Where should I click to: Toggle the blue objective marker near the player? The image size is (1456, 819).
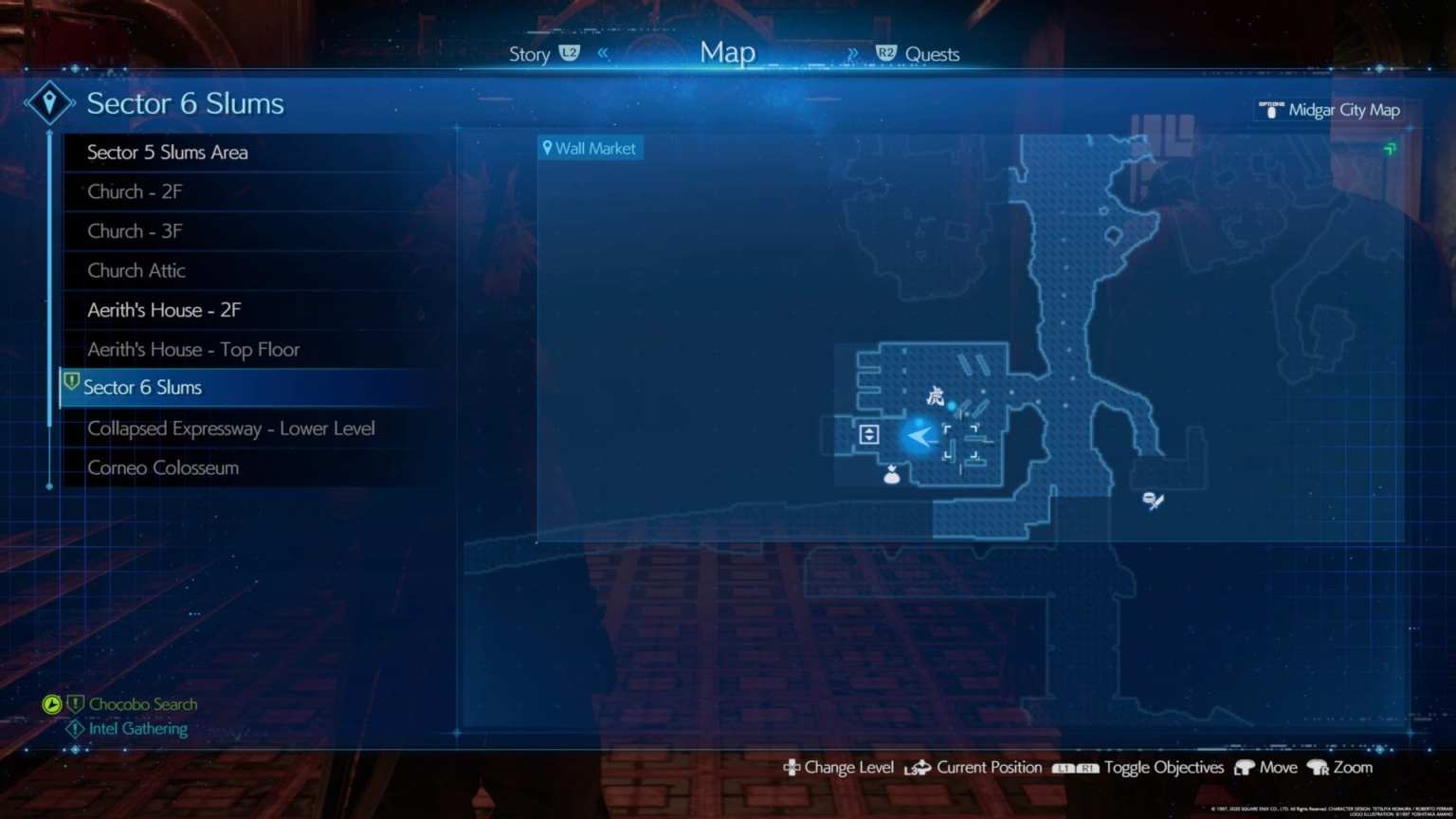(952, 406)
